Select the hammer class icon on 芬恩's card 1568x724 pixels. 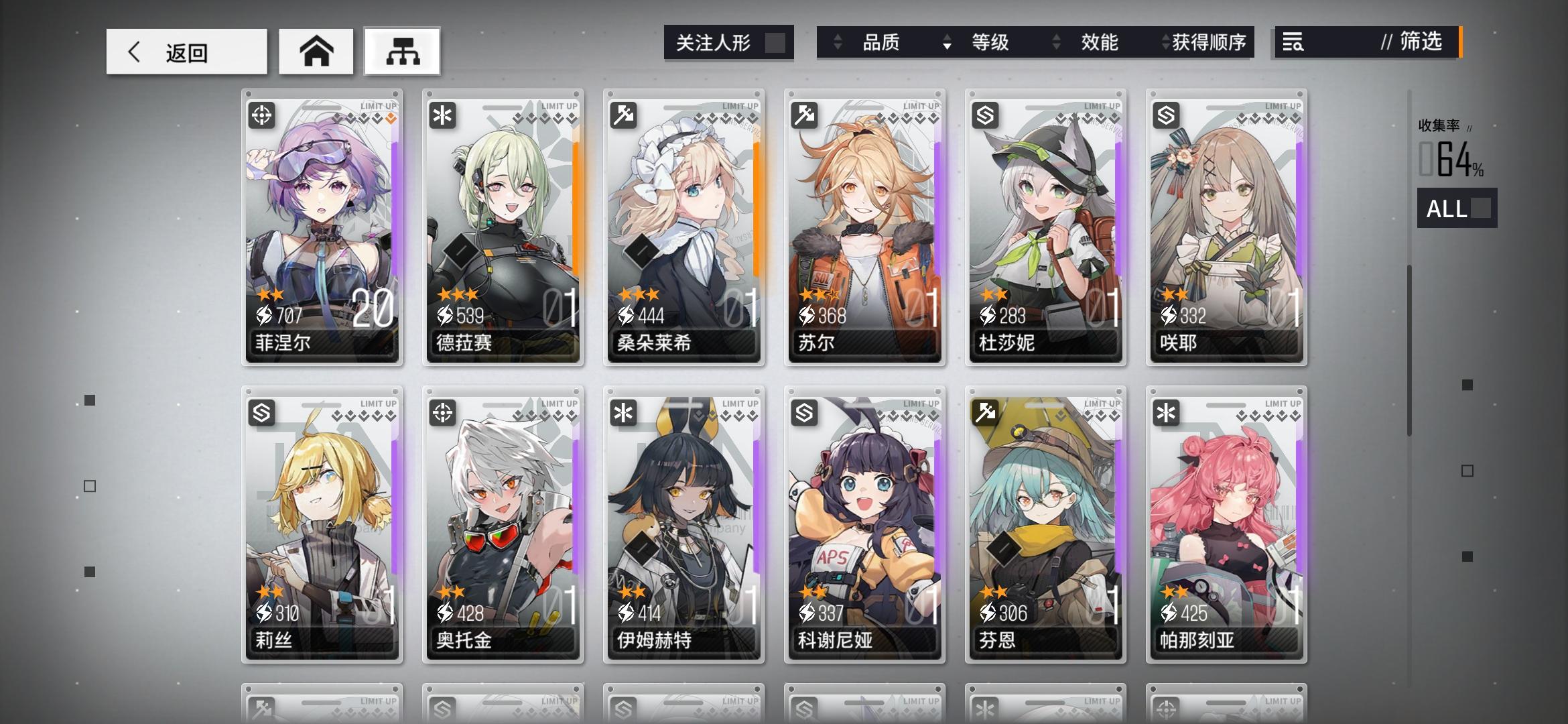tap(986, 414)
